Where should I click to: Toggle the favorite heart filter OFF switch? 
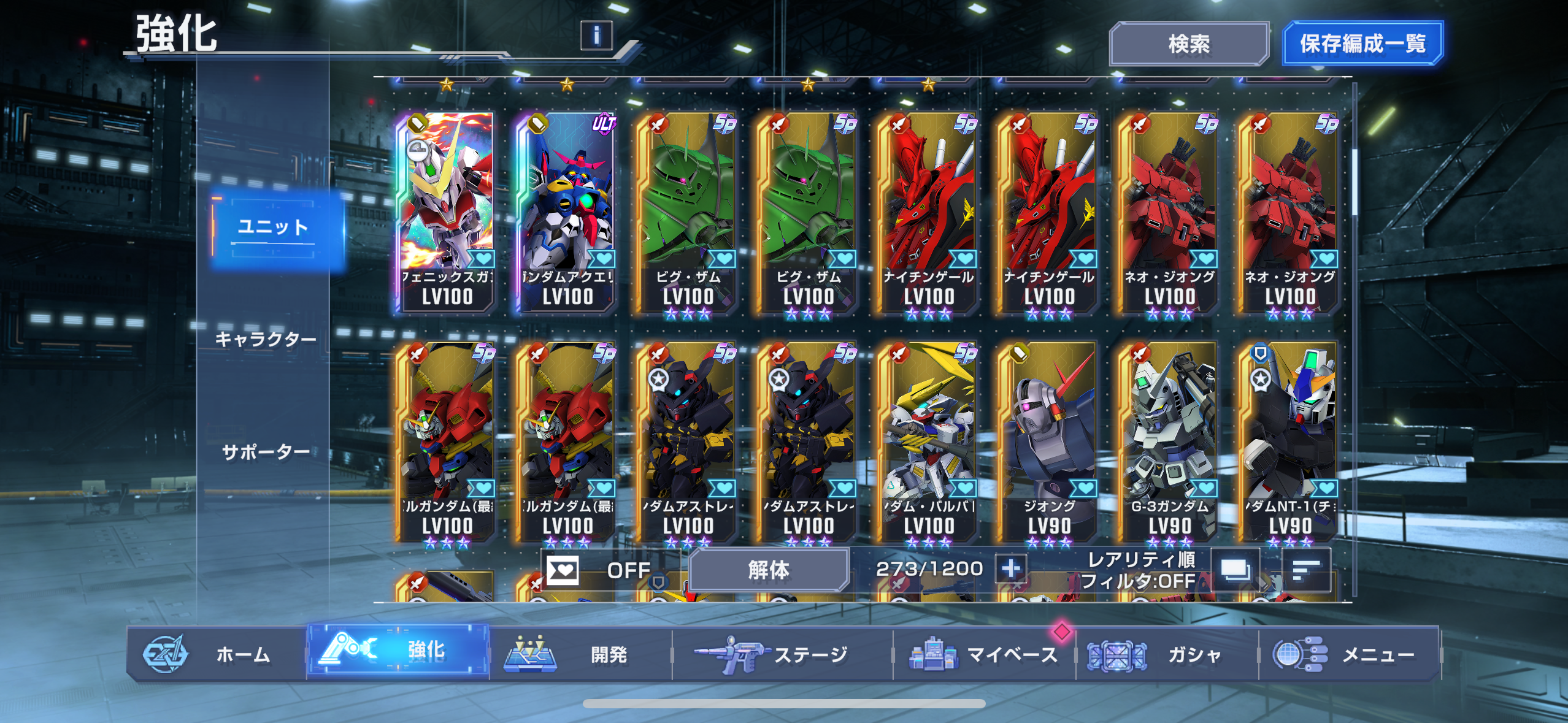[x=598, y=570]
